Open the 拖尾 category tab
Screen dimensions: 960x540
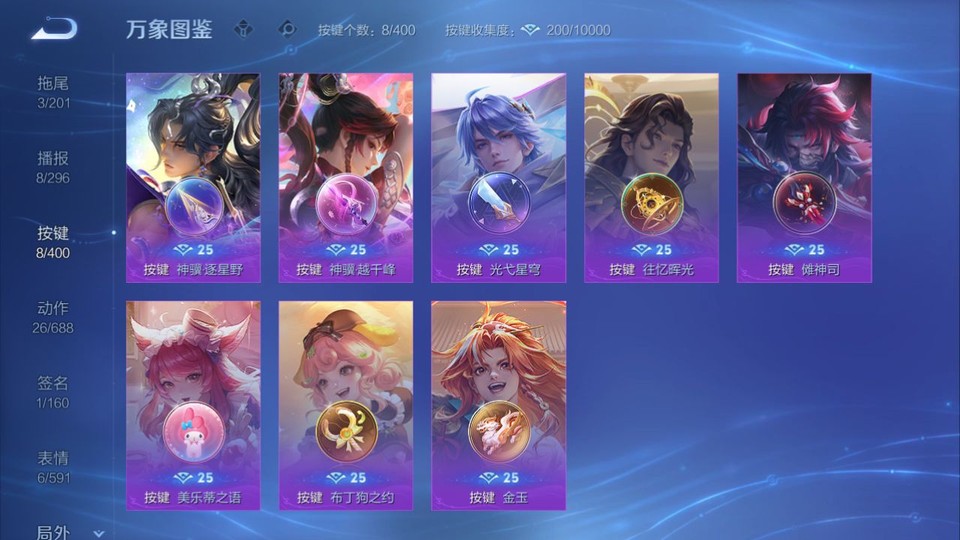[x=53, y=91]
